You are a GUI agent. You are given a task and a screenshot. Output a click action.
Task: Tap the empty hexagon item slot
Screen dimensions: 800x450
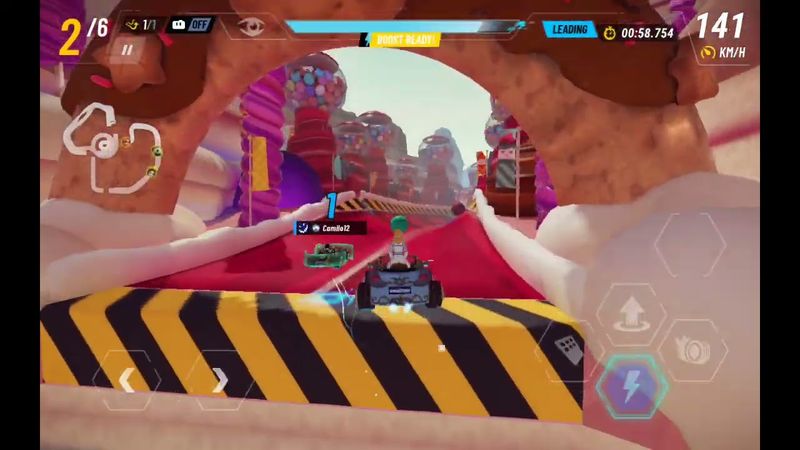click(689, 245)
